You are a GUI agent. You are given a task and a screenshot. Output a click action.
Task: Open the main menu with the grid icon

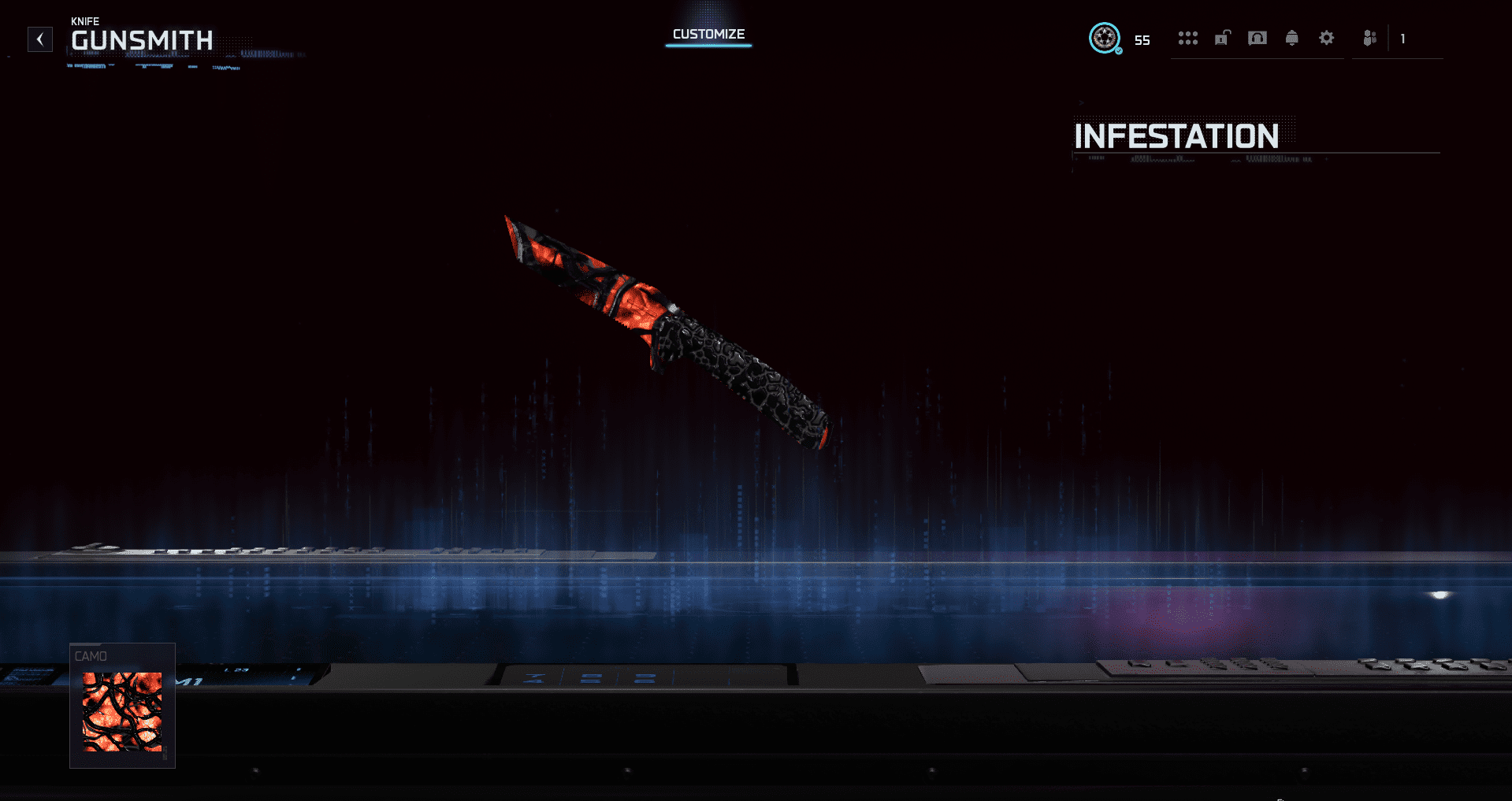1188,38
